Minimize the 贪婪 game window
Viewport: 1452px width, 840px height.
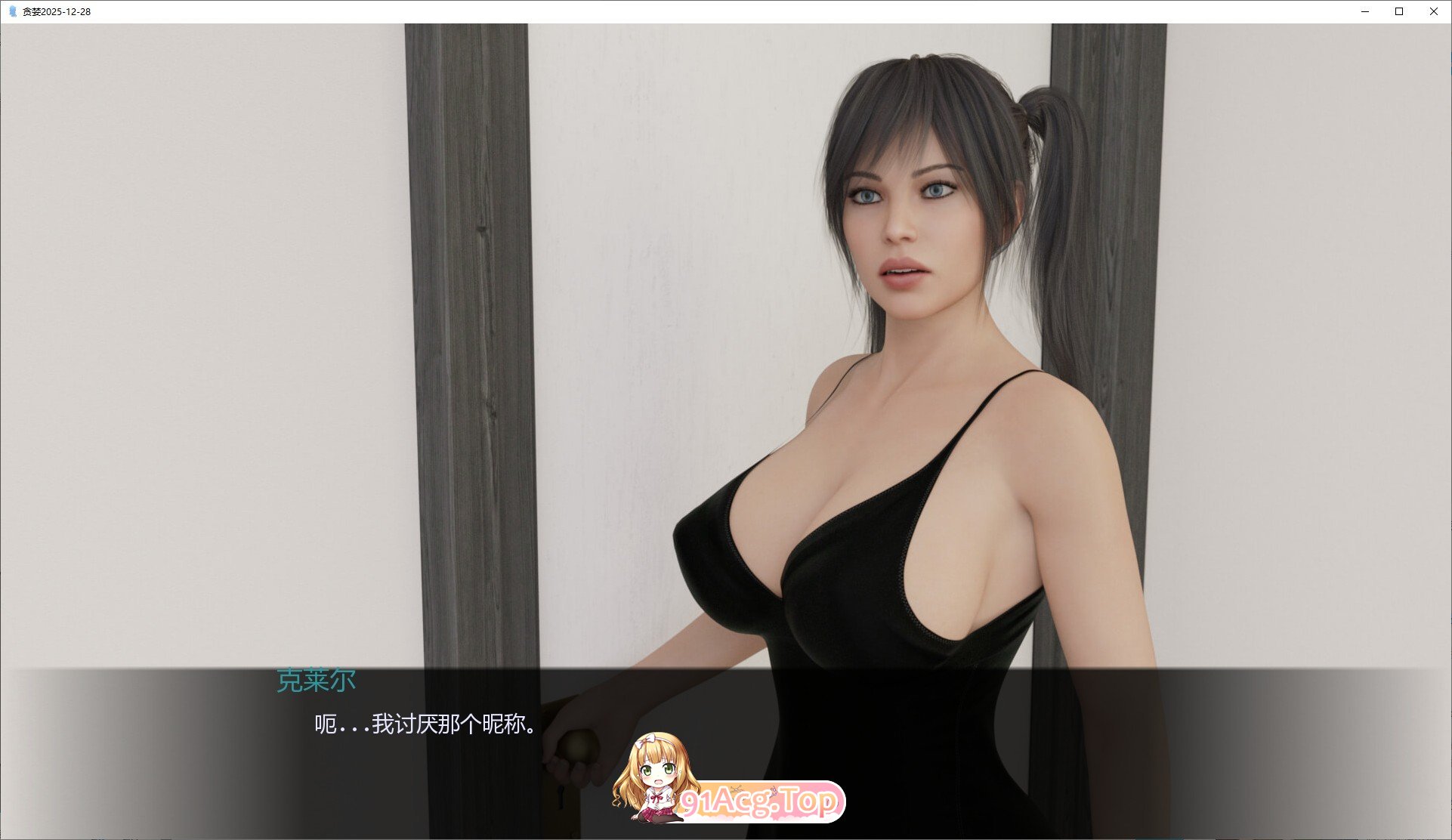click(1364, 11)
